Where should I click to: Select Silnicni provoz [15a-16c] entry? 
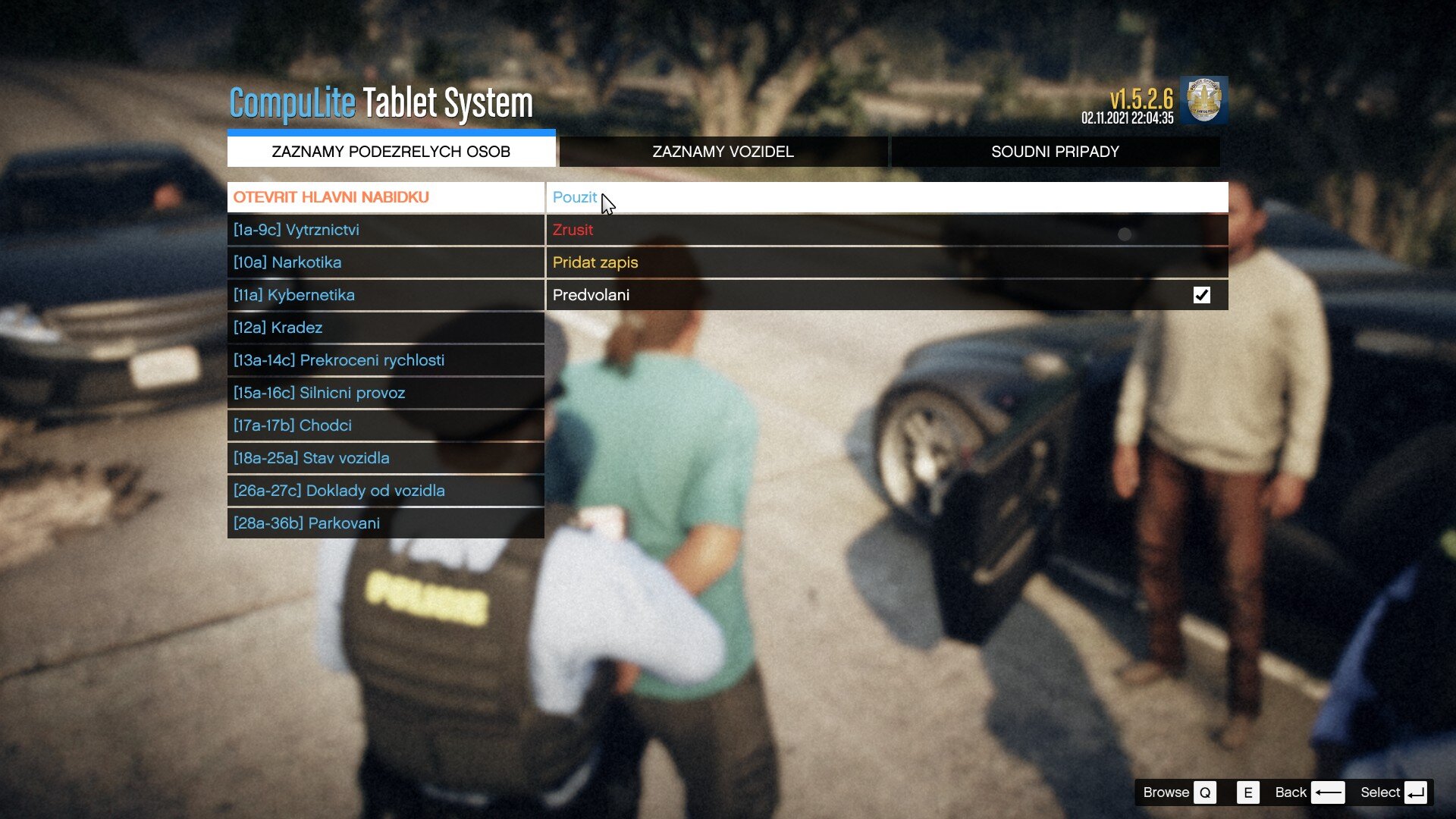(385, 393)
